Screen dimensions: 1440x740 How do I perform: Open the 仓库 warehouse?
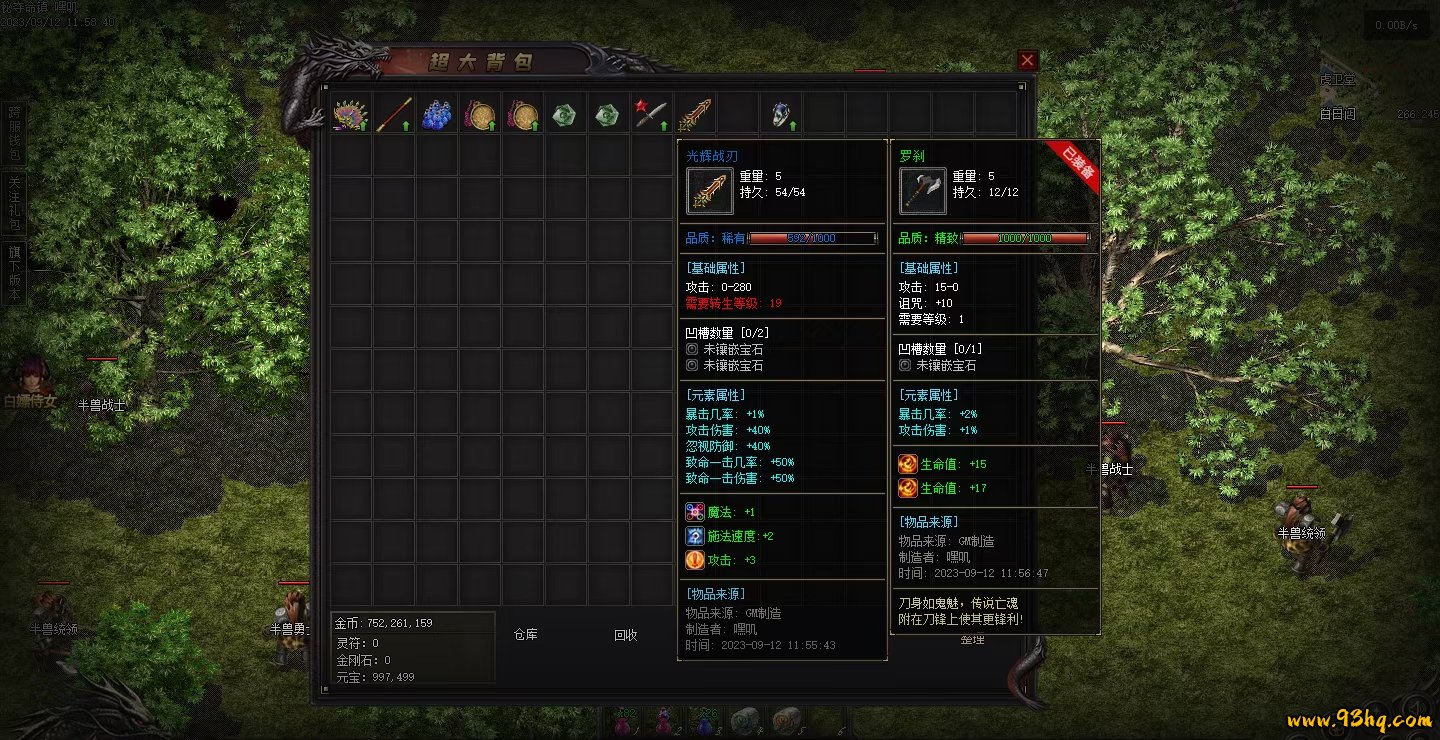[526, 634]
